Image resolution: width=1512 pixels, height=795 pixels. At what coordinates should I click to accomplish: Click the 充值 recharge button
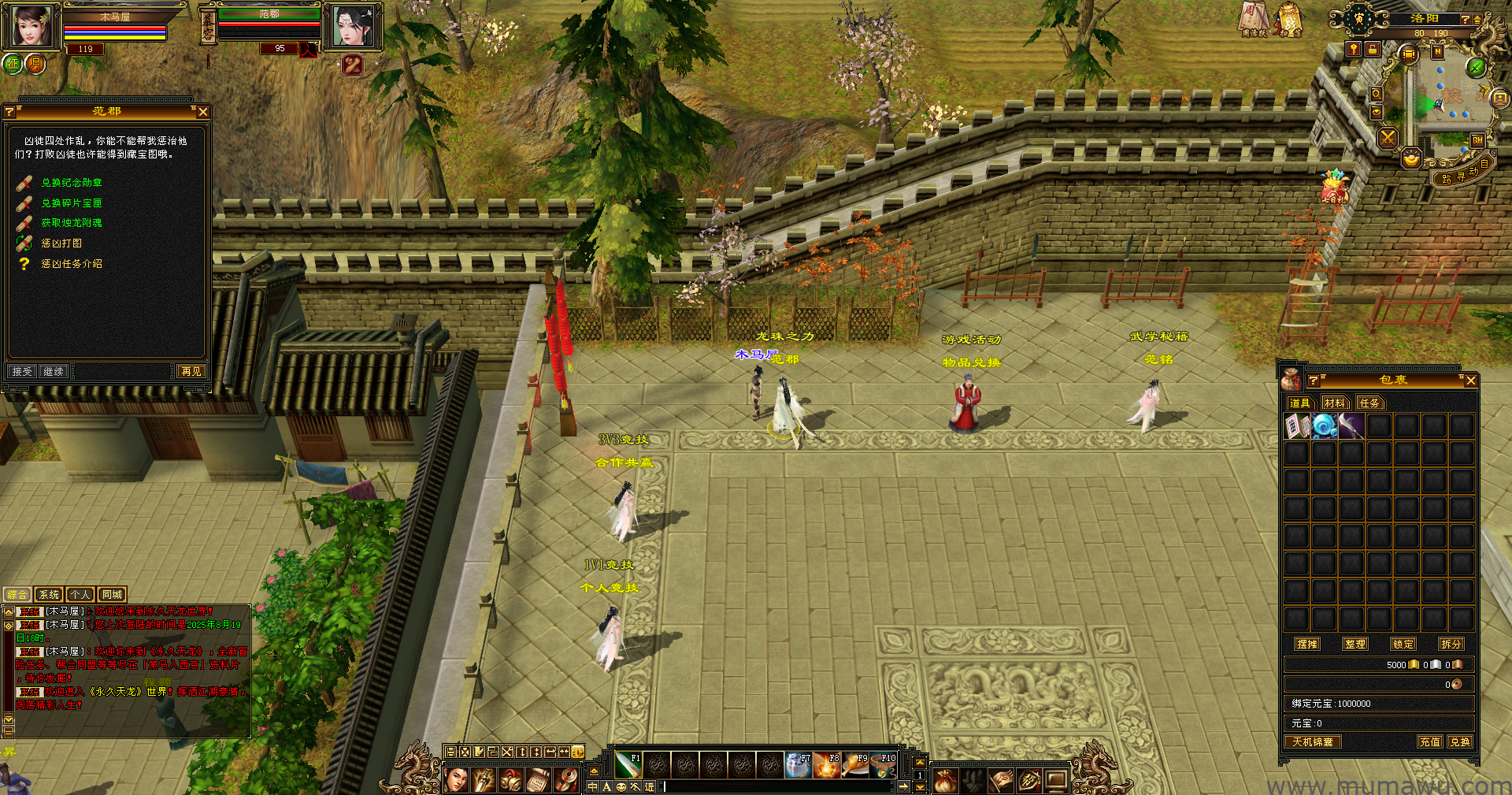[1429, 741]
